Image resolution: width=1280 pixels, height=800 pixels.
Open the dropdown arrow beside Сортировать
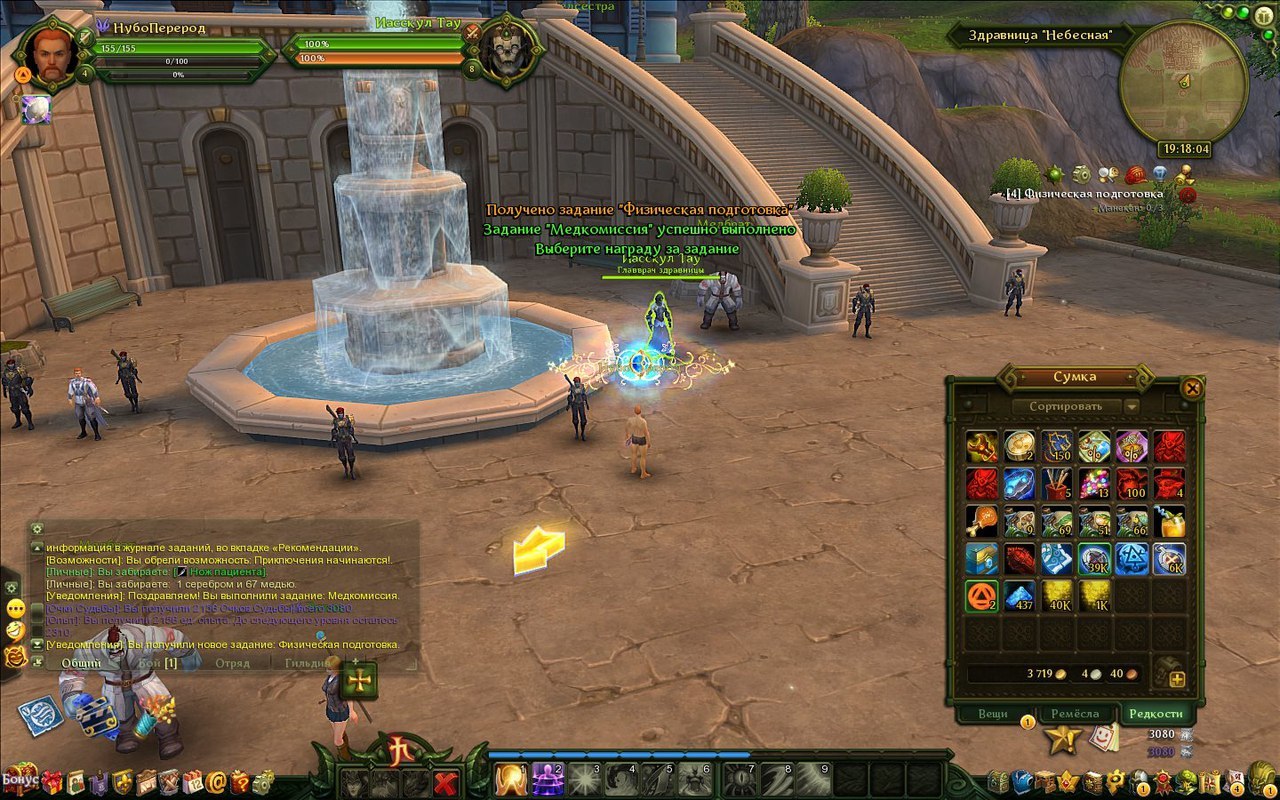(x=1131, y=406)
